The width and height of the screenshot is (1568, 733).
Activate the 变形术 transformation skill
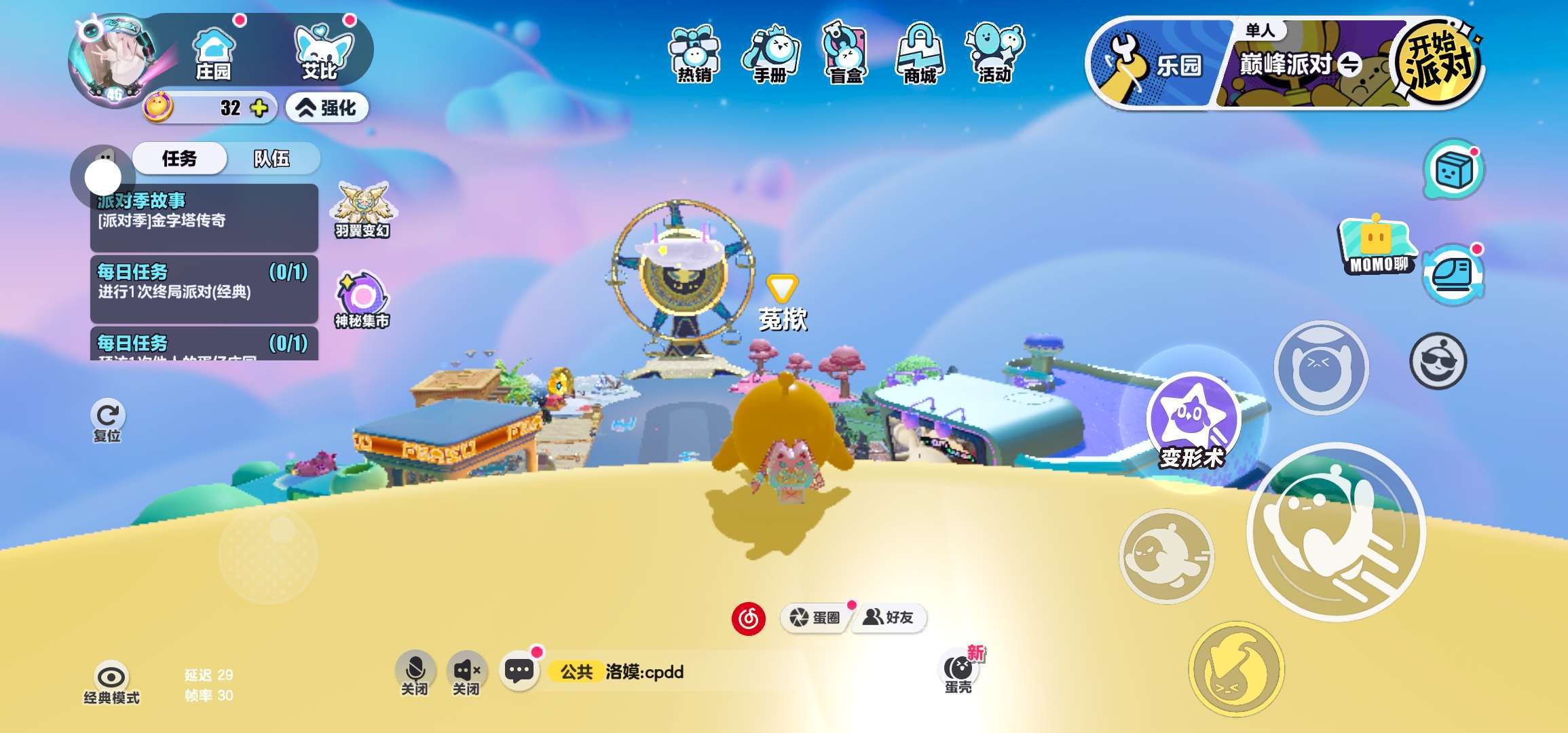pyautogui.click(x=1192, y=421)
